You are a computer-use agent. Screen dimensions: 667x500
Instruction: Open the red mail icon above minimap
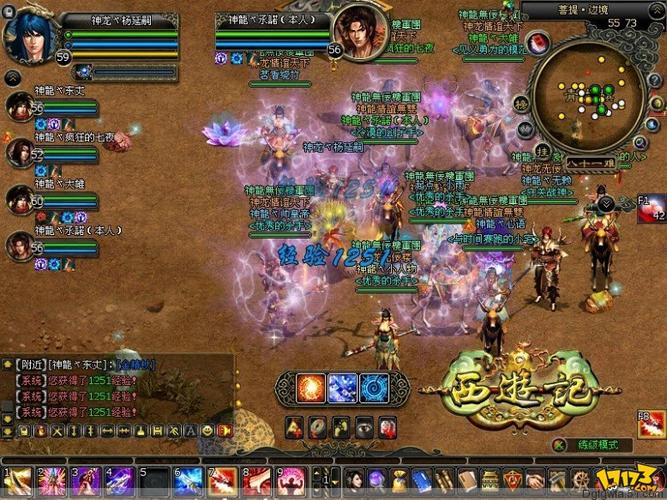click(537, 42)
